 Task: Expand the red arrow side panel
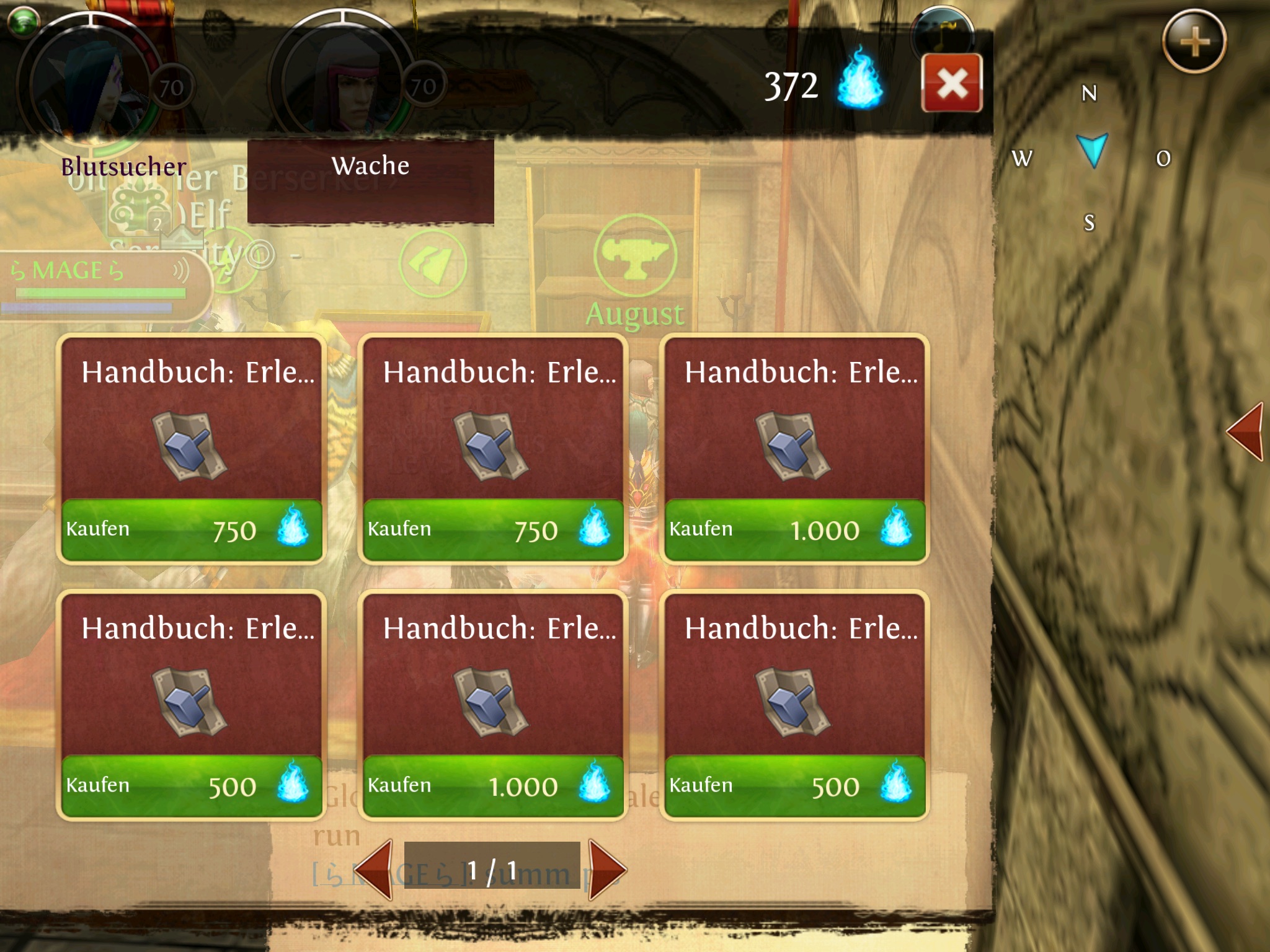[x=1246, y=431]
